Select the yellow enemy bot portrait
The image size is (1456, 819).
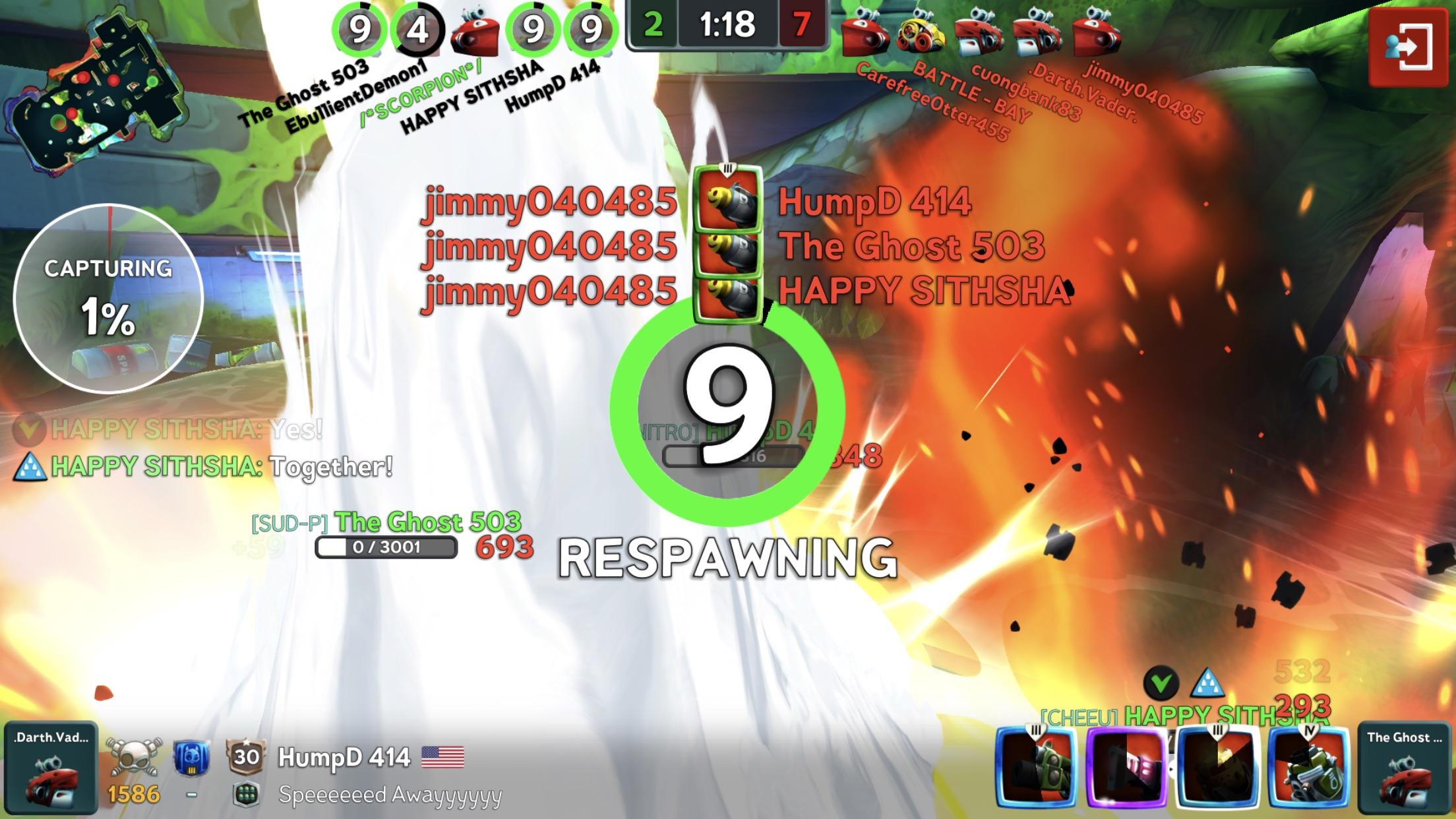point(921,34)
